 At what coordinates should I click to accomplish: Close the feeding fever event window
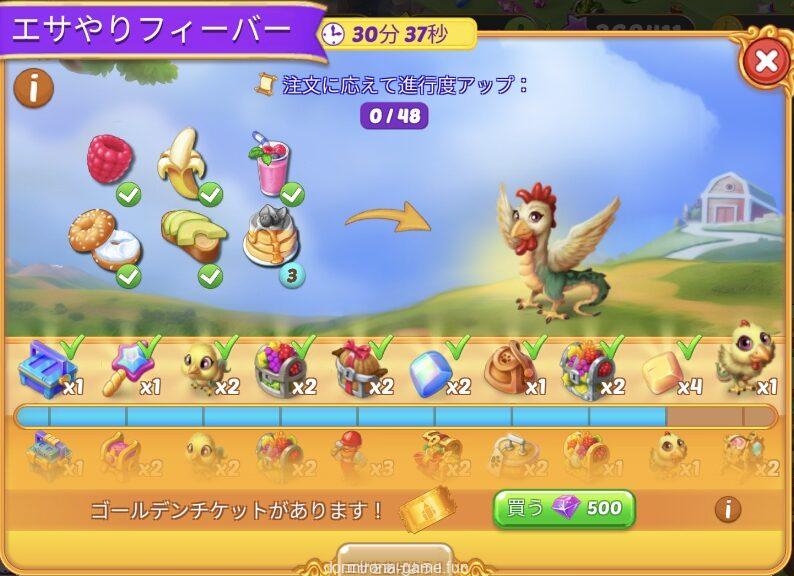pos(766,62)
